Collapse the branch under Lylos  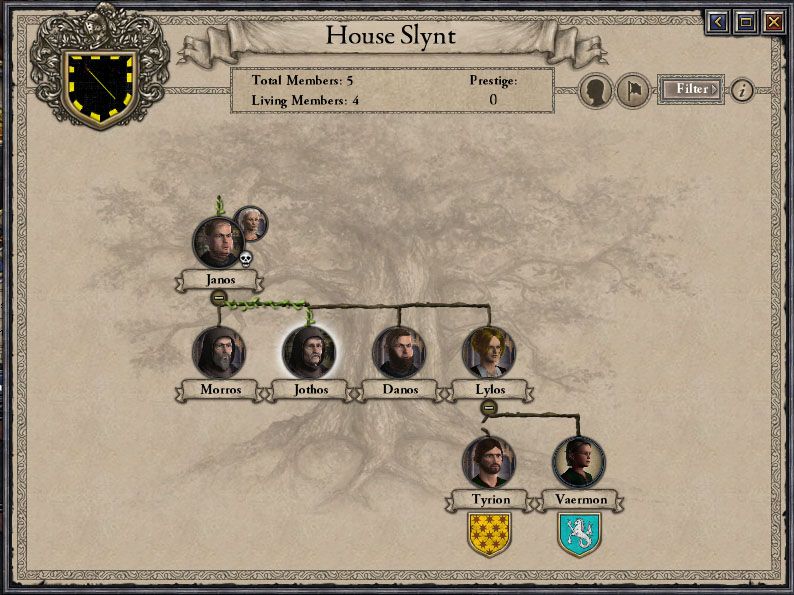pos(488,407)
